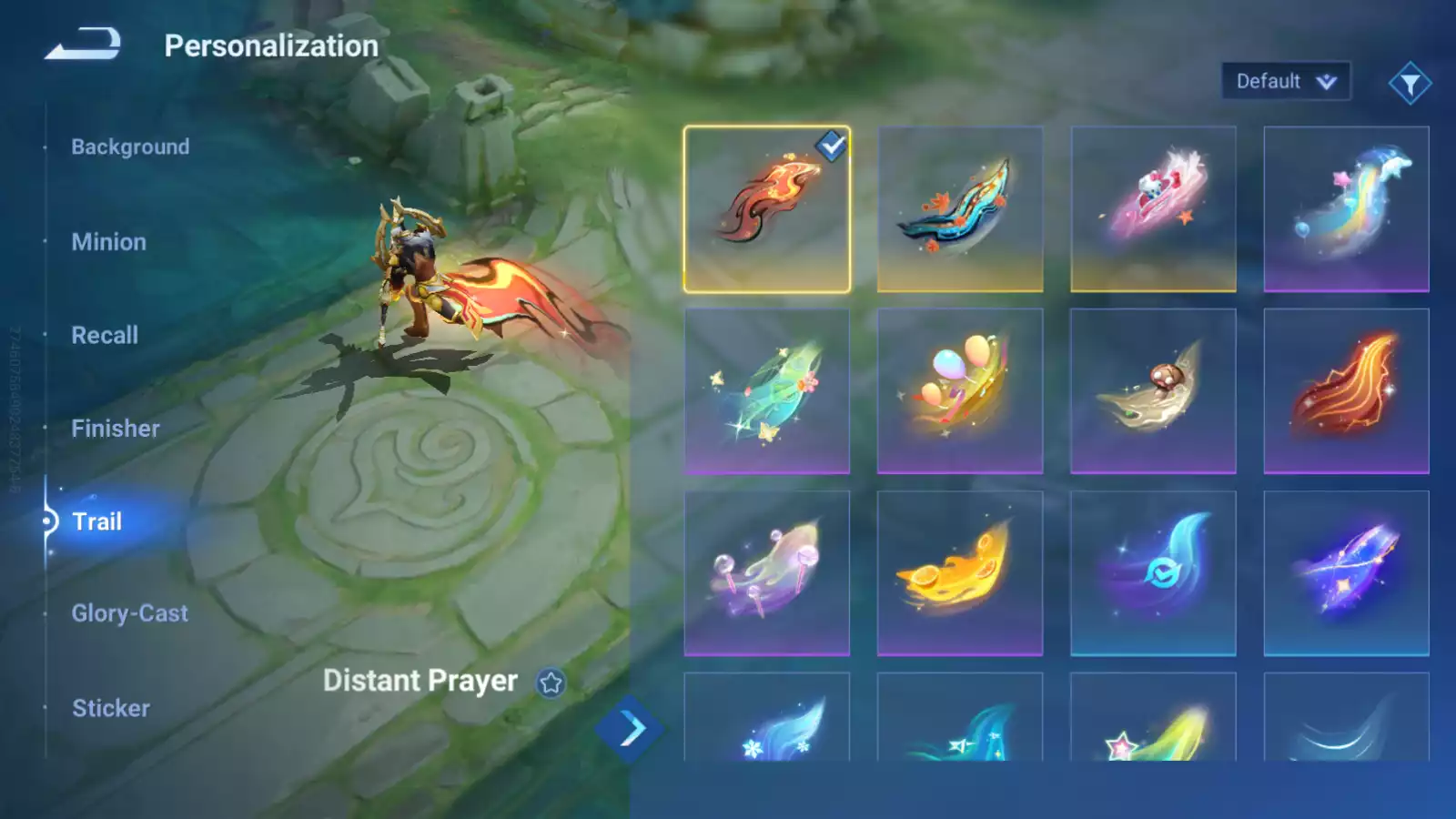Switch to Glory-Cast tab
Screen dimensions: 1456x819
[x=130, y=613]
